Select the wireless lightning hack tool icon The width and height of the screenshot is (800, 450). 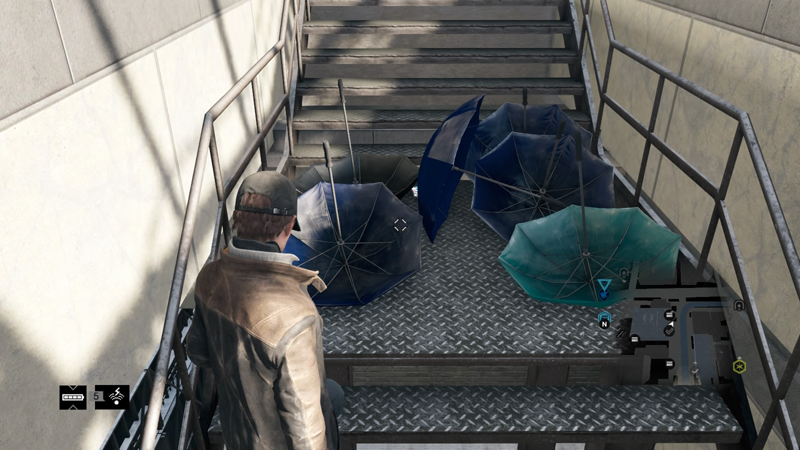click(112, 397)
